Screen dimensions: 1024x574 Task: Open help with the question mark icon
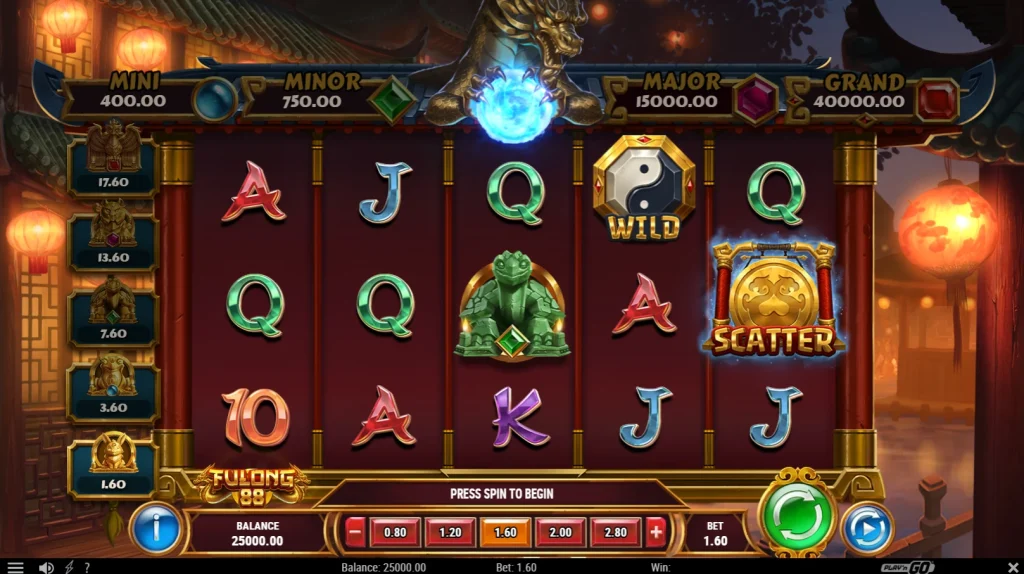coord(87,567)
